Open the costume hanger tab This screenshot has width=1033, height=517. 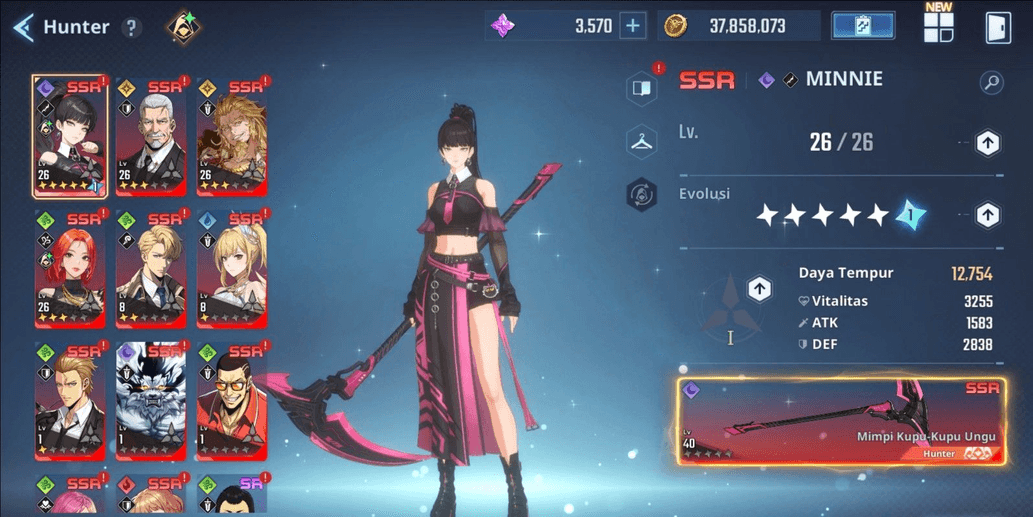pyautogui.click(x=641, y=141)
